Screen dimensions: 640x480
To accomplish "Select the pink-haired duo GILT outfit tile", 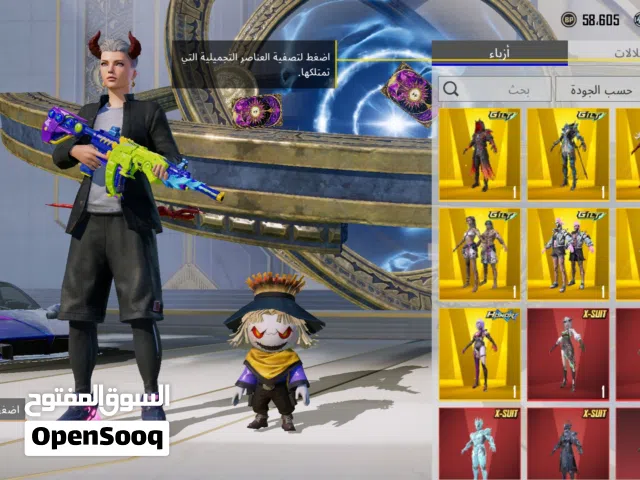I will (x=479, y=253).
